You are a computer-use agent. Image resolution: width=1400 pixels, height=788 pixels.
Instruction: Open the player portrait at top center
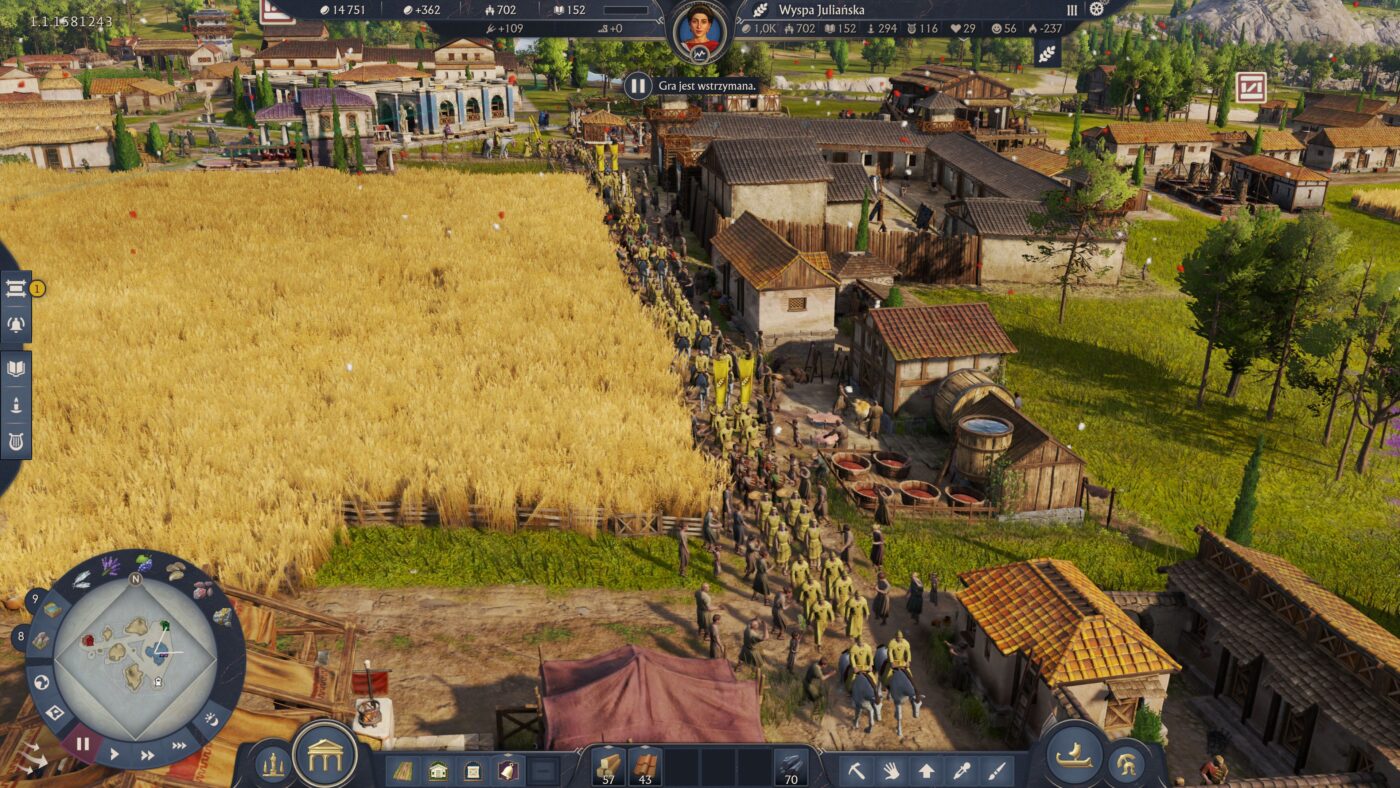pos(699,30)
